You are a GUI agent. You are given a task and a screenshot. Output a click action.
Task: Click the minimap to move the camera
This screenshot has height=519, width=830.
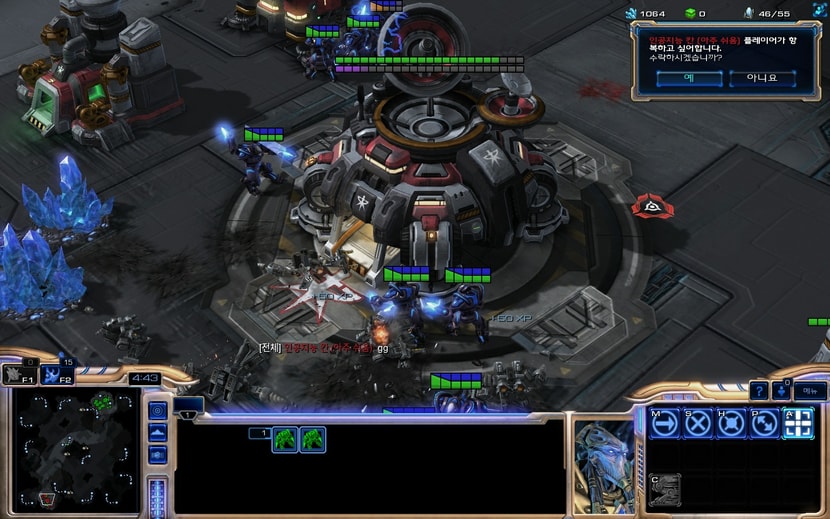[x=75, y=449]
